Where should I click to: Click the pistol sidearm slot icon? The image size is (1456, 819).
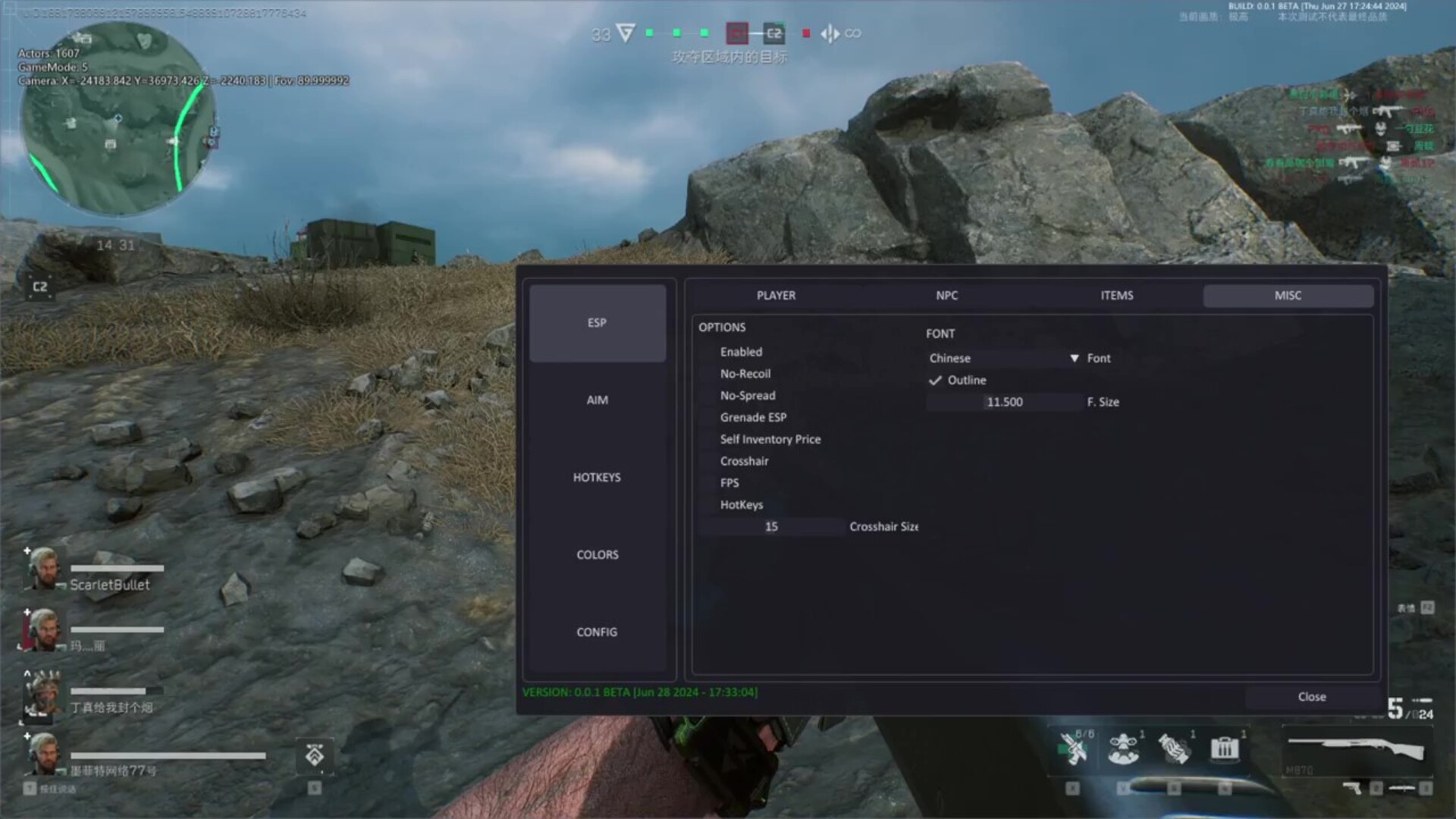[x=1351, y=787]
